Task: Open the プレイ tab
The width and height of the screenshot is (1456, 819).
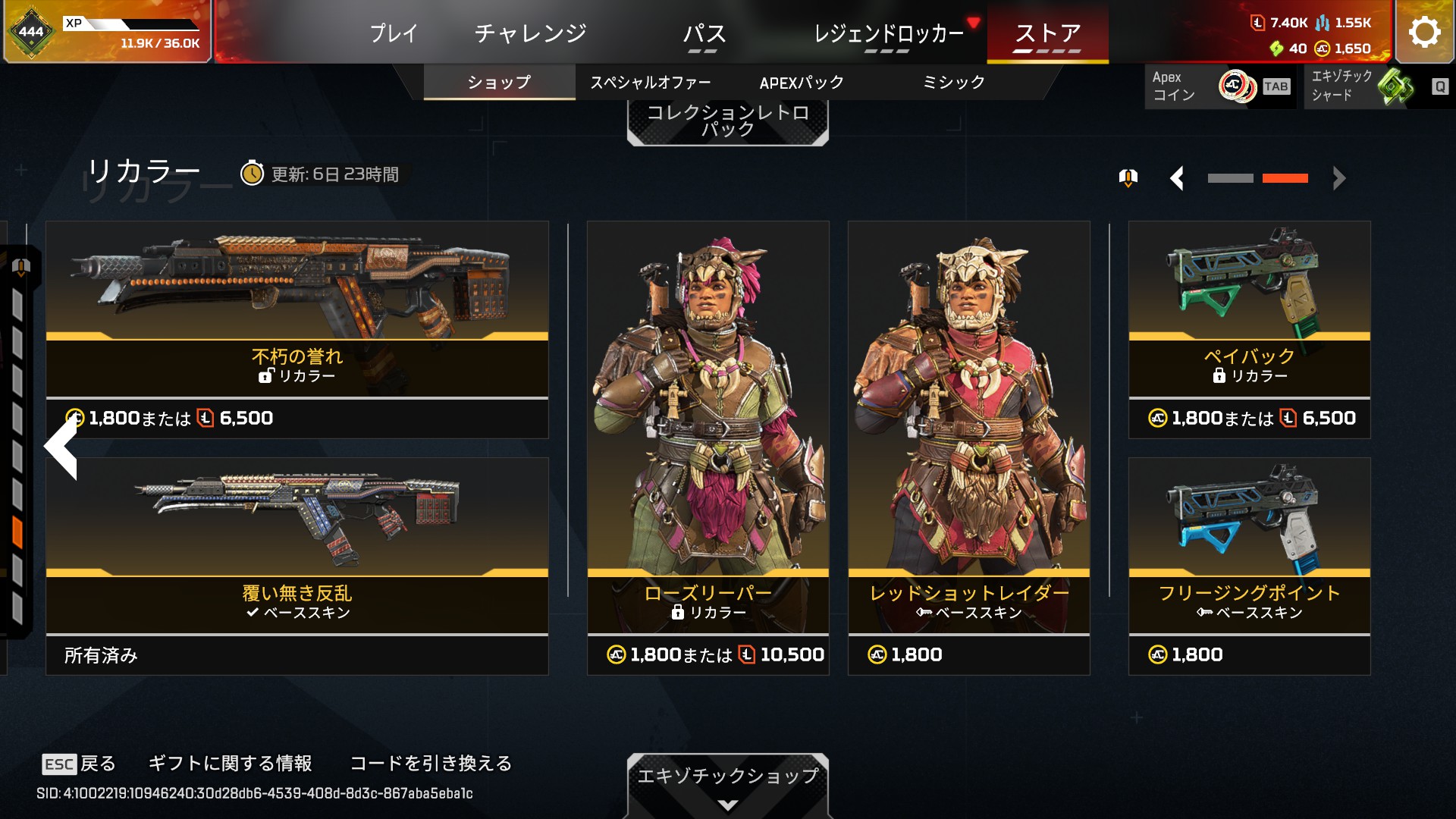Action: (x=394, y=33)
